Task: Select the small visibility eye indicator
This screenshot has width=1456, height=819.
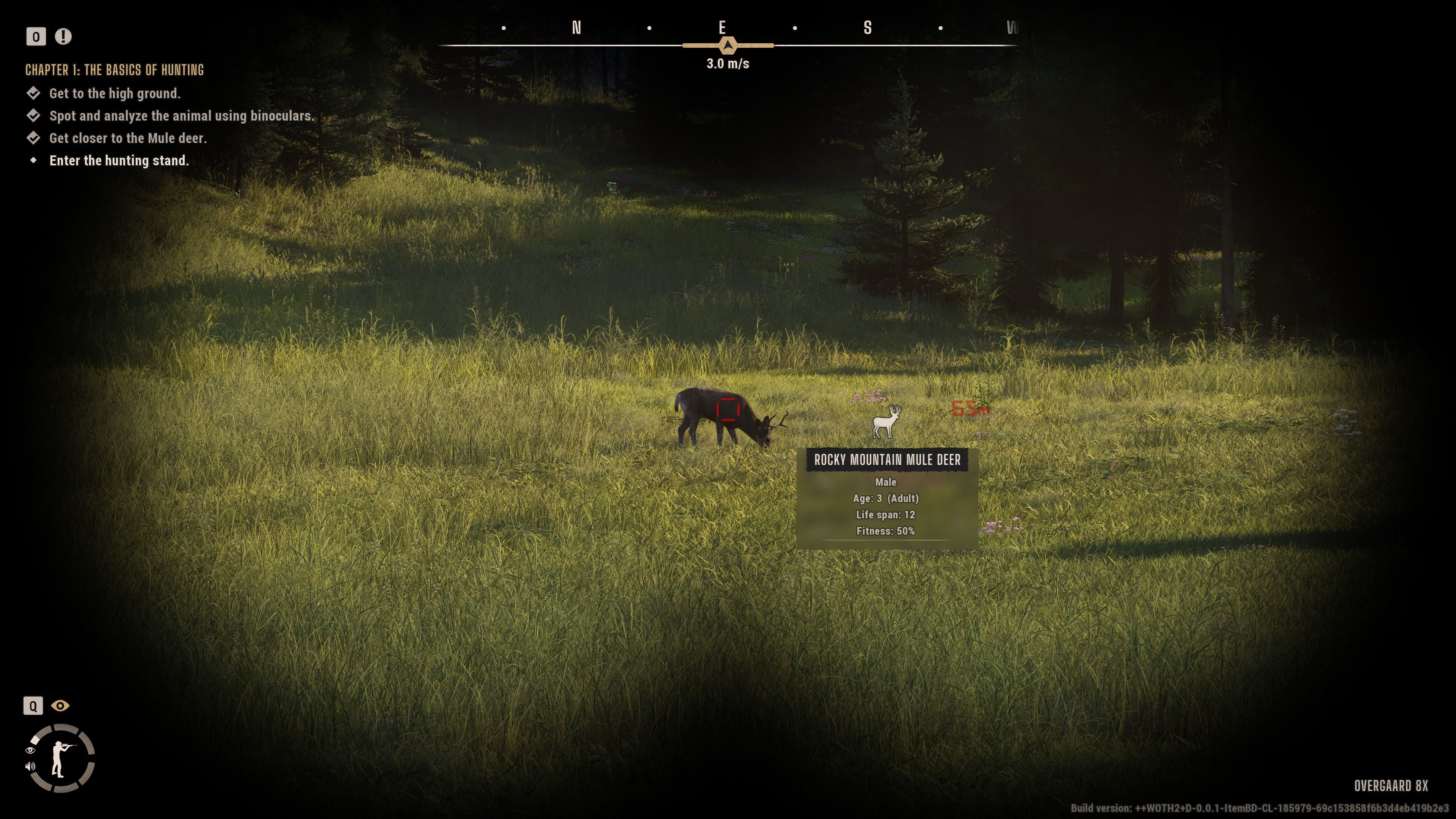Action: pyautogui.click(x=30, y=750)
